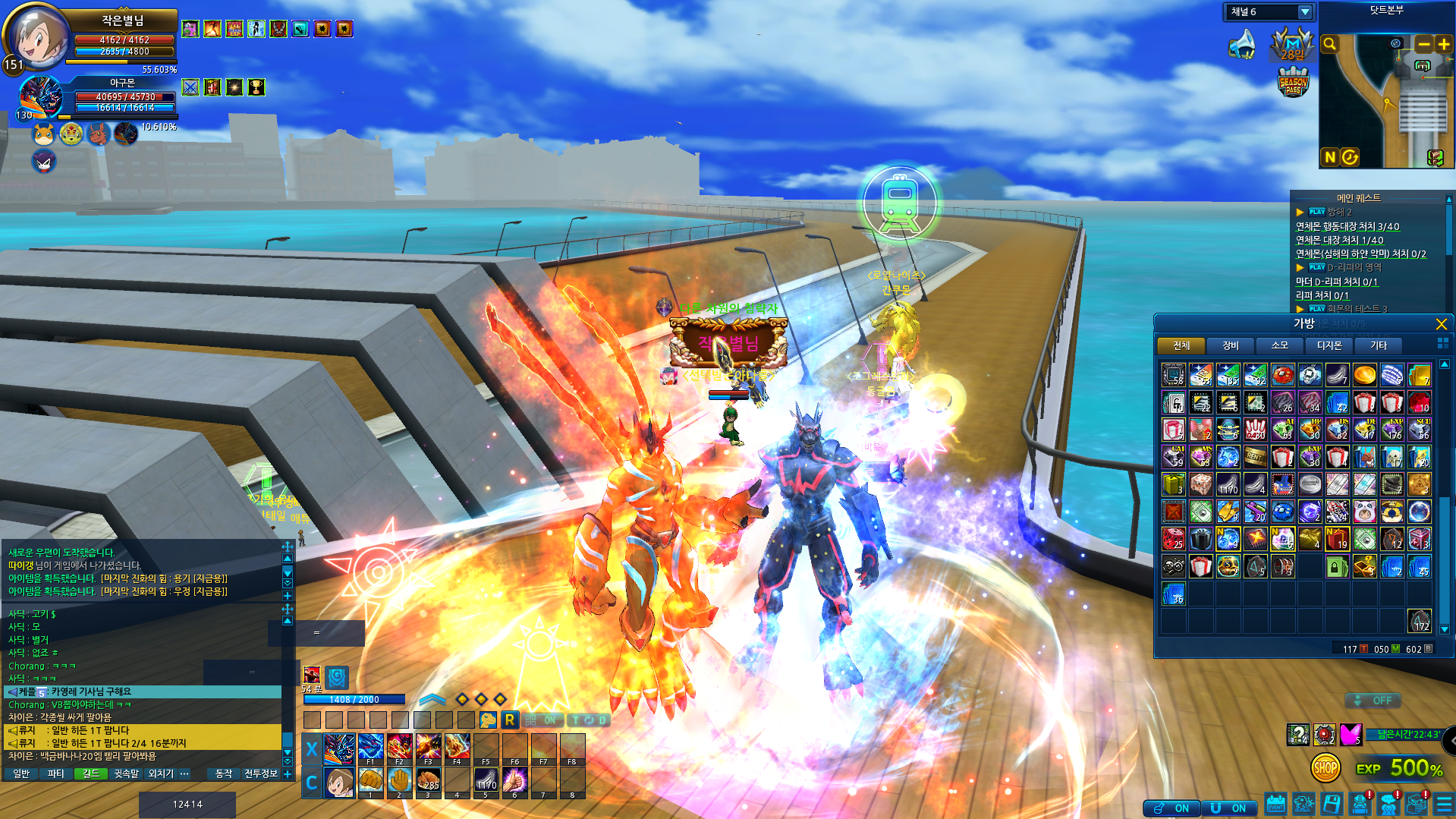This screenshot has width=1456, height=819.
Task: Activate the F1 blue dragon skill
Action: pyautogui.click(x=370, y=748)
